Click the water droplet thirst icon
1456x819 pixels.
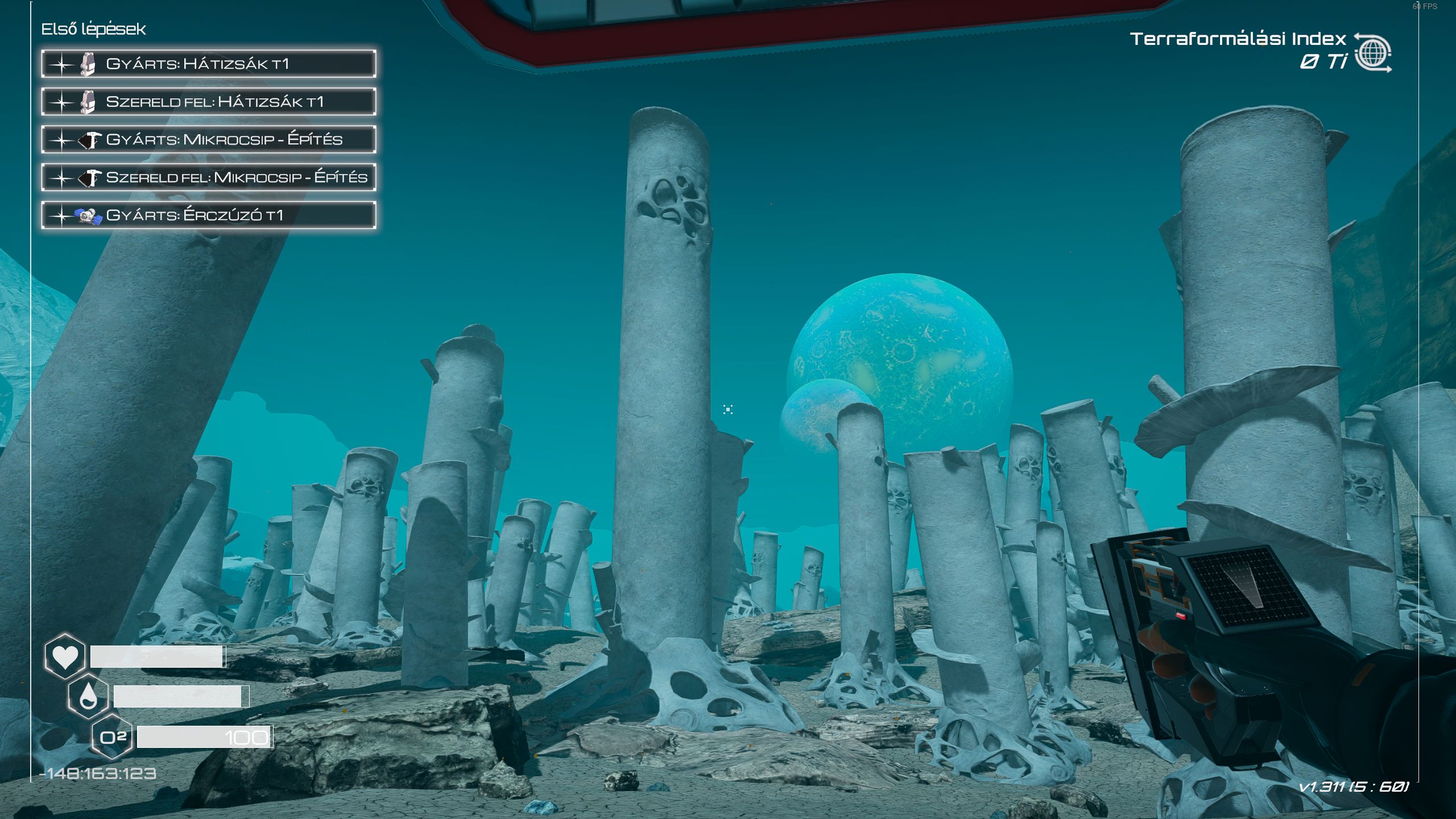click(x=88, y=697)
